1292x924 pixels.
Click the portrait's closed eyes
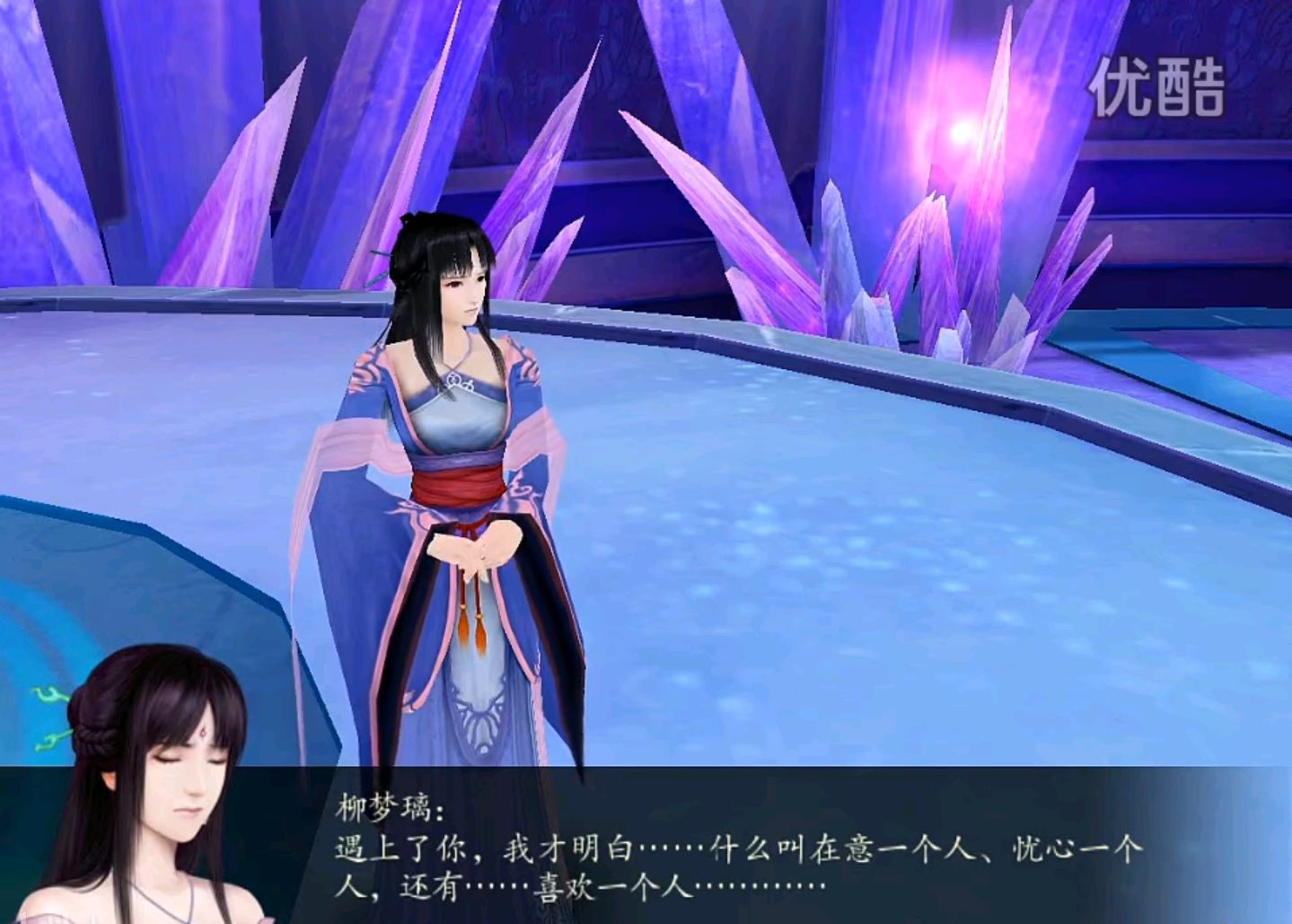[189, 759]
